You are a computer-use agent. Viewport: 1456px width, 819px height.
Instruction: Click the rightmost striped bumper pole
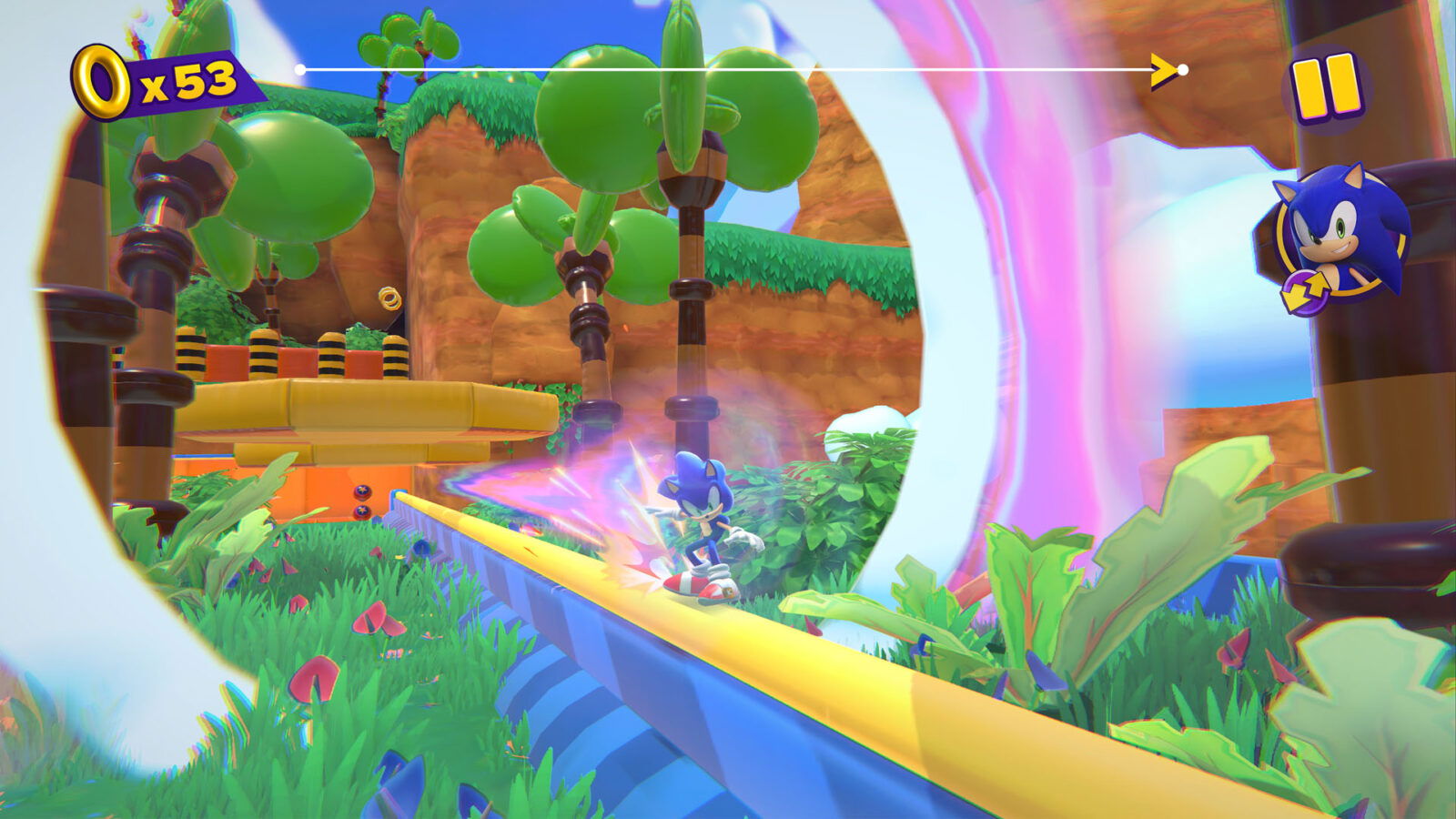(x=395, y=357)
